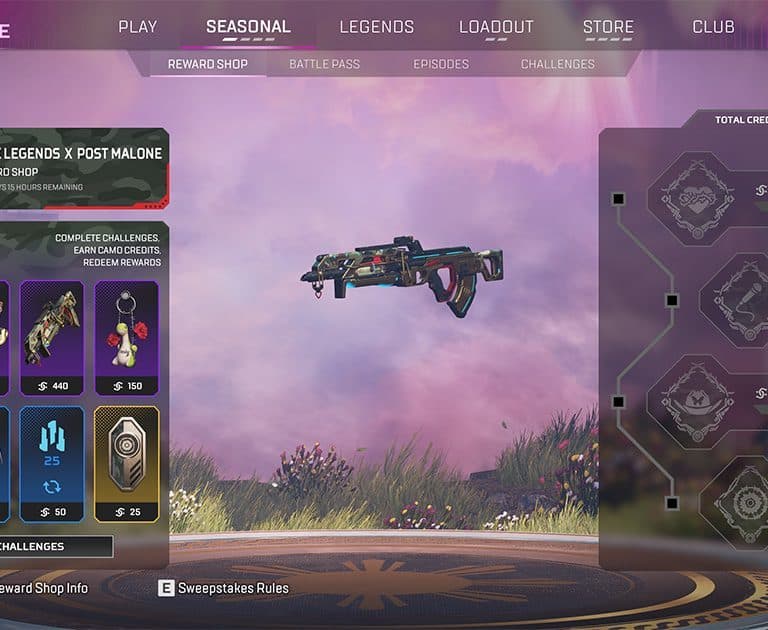Select the heart badge on the reward track
This screenshot has height=630, width=768.
click(690, 197)
